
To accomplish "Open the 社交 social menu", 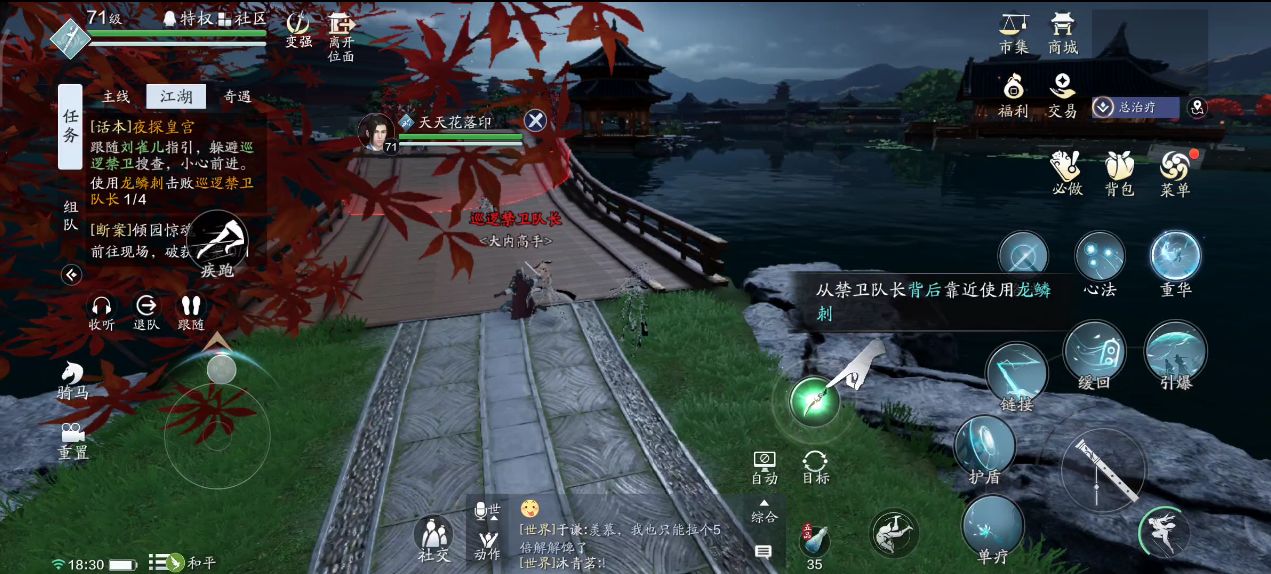I will [x=433, y=538].
